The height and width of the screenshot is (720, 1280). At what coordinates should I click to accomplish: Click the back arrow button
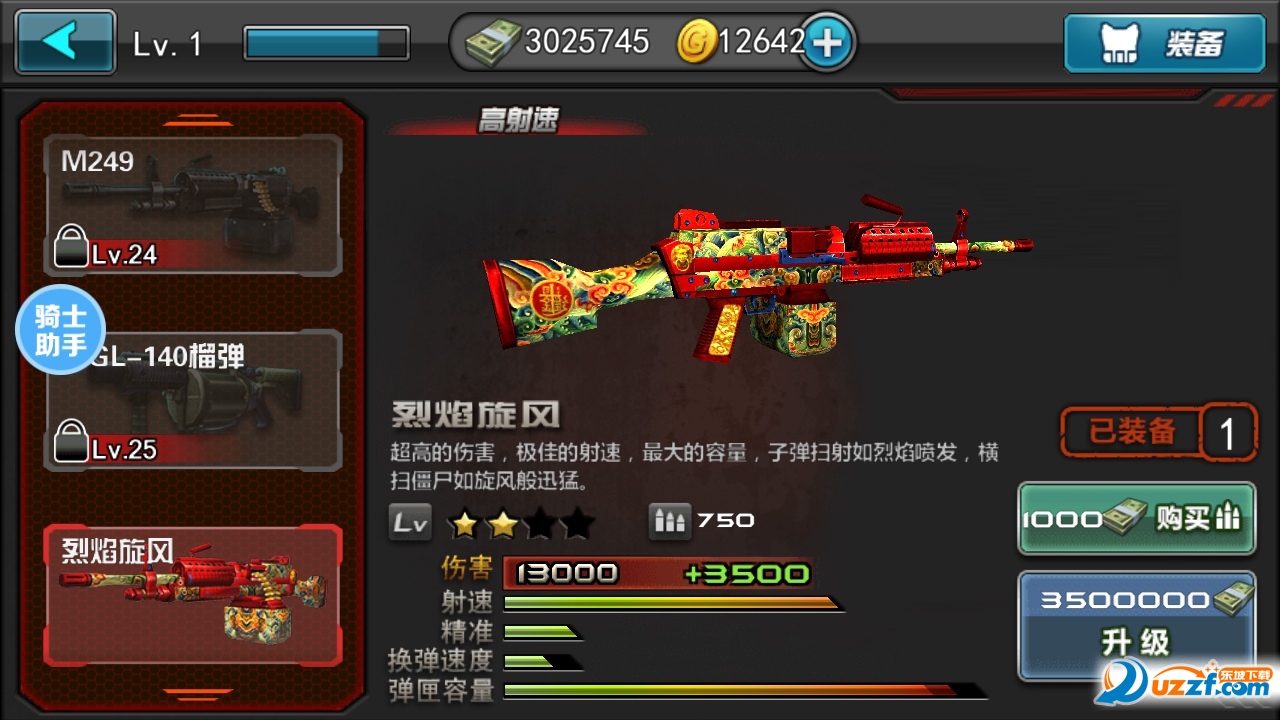click(x=64, y=42)
